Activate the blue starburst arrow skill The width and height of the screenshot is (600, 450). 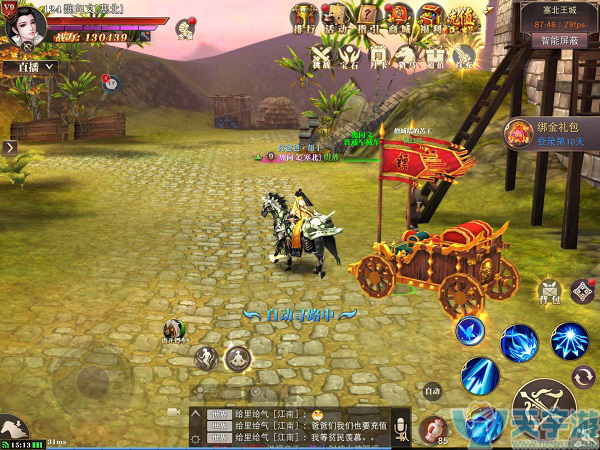click(x=570, y=341)
